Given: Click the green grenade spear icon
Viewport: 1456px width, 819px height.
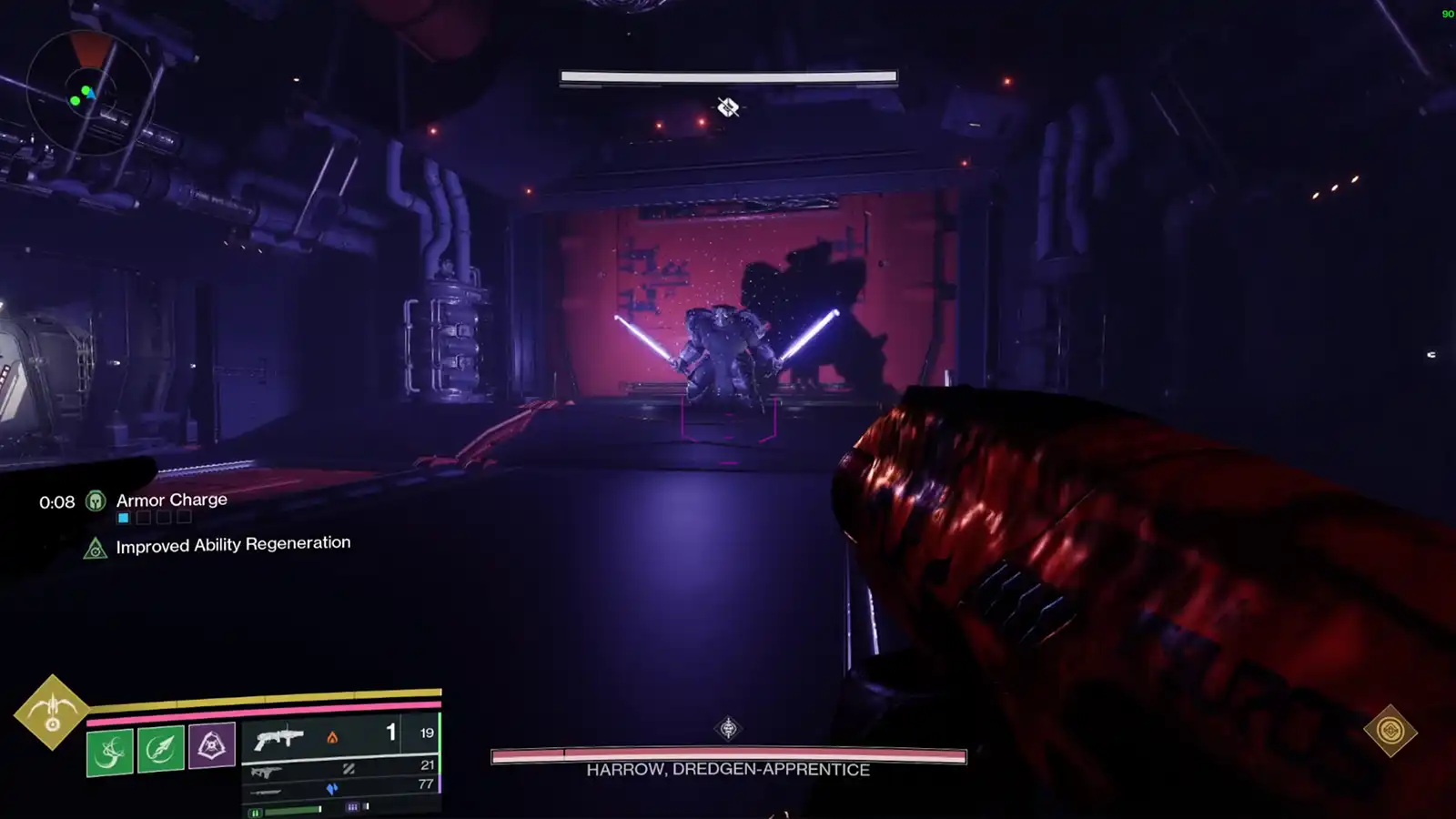Looking at the screenshot, I should pos(161,747).
